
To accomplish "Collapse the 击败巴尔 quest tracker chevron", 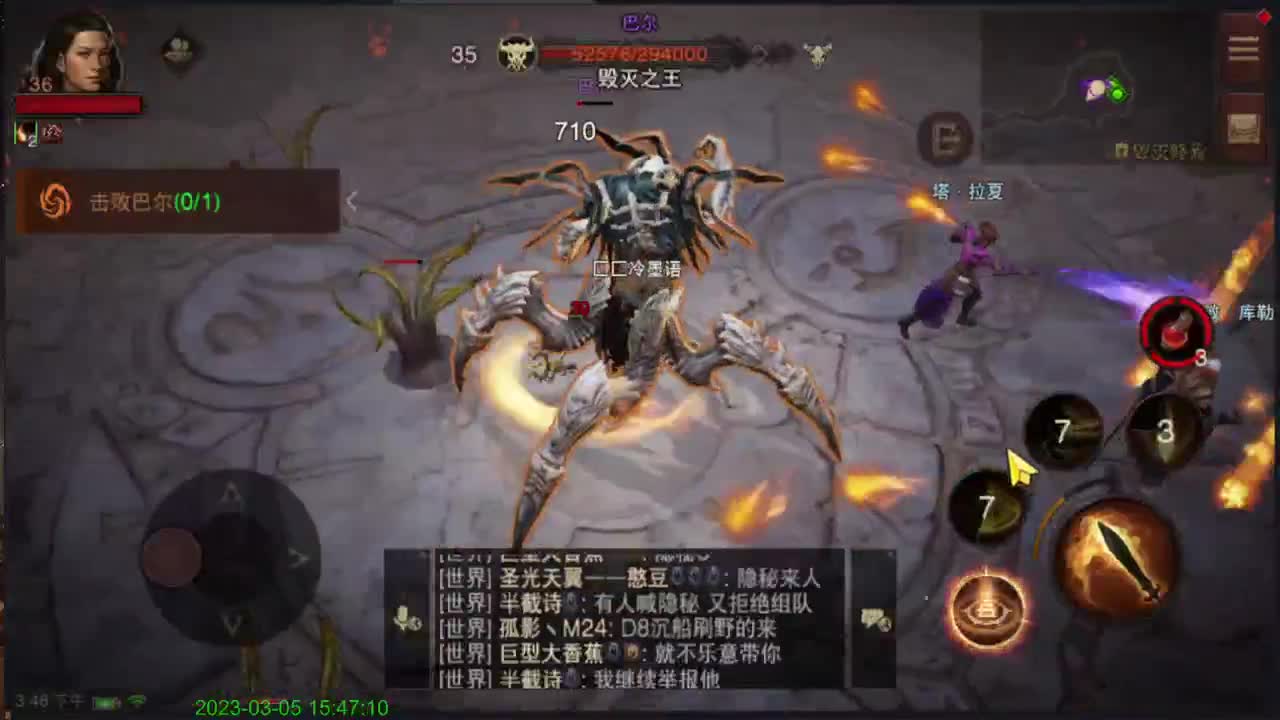I will (352, 200).
